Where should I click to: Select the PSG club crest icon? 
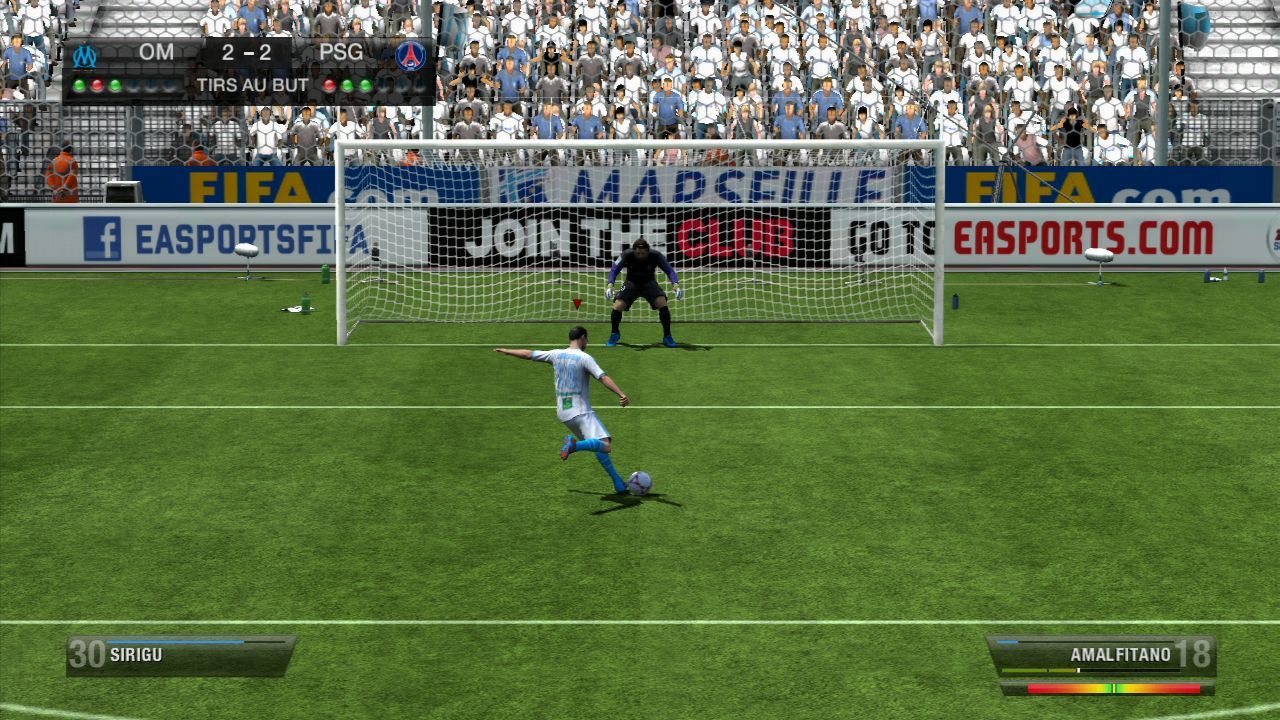(x=410, y=54)
